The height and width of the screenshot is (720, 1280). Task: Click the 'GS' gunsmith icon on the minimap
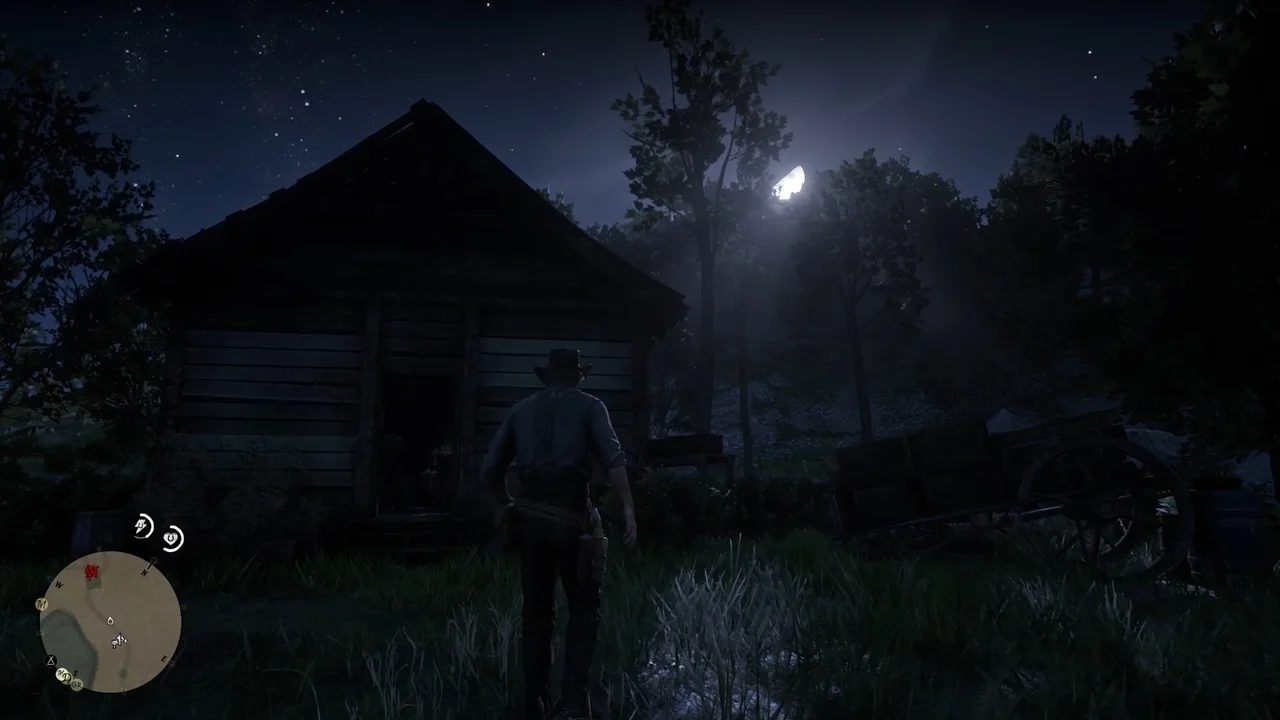pos(76,683)
